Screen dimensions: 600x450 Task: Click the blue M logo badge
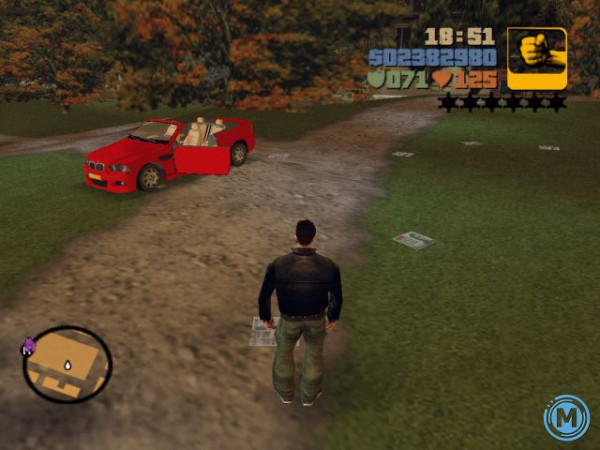(x=566, y=417)
